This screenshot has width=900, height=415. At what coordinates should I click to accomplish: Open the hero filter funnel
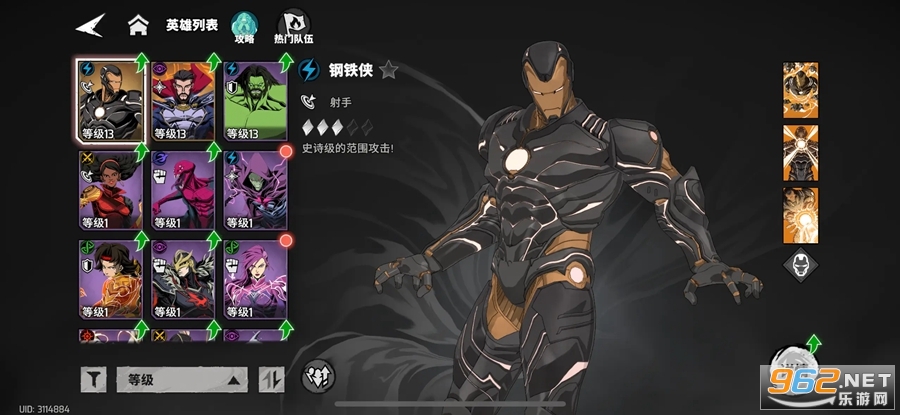click(93, 379)
